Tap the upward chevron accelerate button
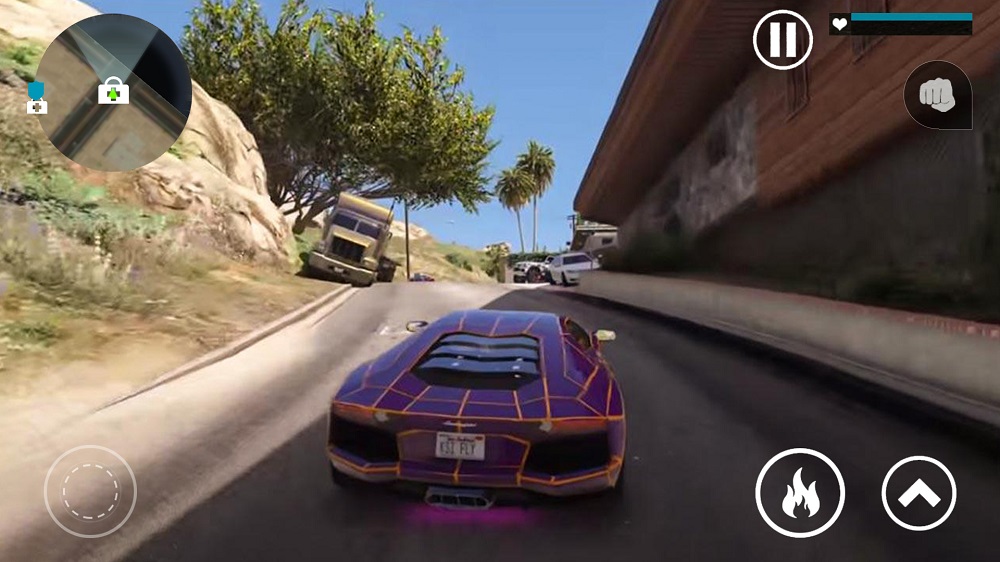1000x562 pixels. coord(919,493)
